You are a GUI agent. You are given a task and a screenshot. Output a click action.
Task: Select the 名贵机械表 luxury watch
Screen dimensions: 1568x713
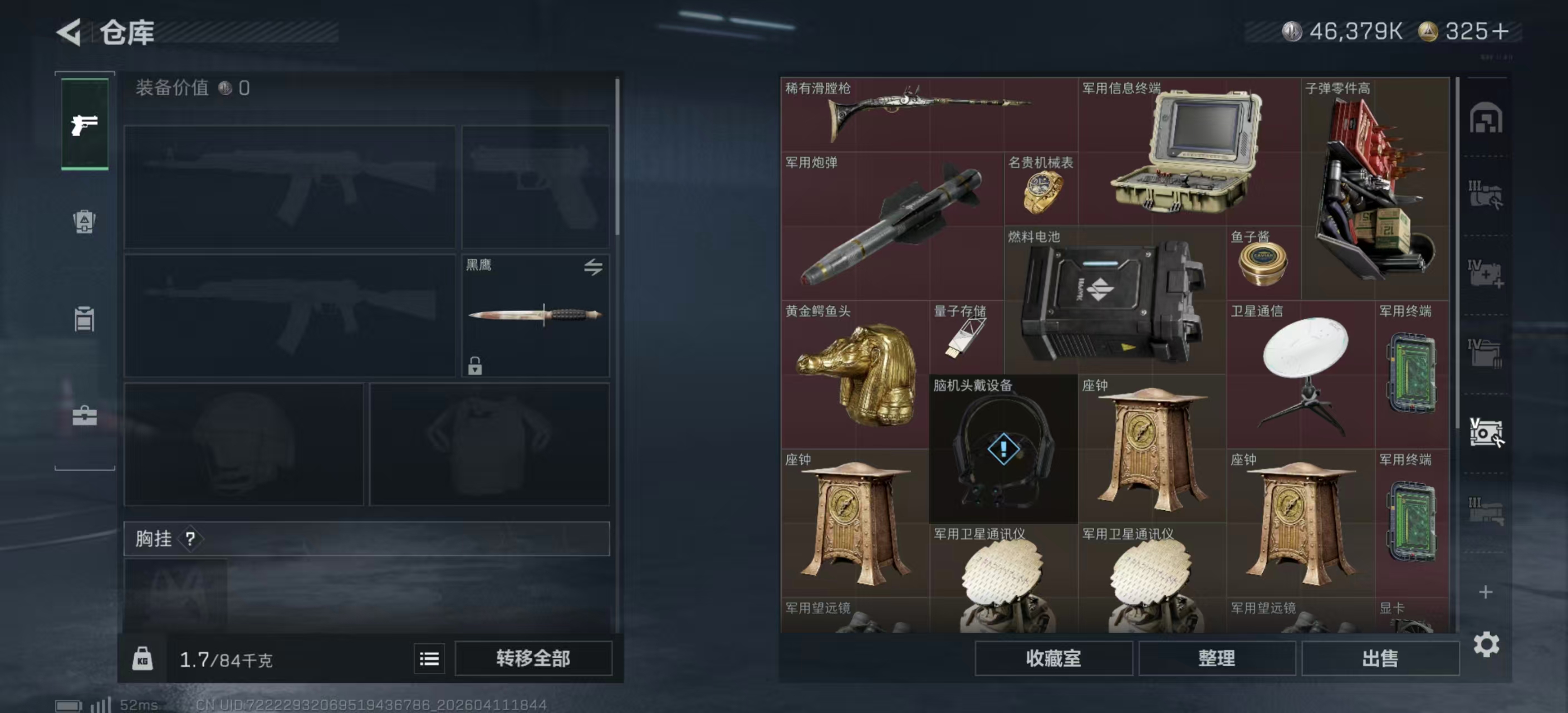tap(1040, 189)
